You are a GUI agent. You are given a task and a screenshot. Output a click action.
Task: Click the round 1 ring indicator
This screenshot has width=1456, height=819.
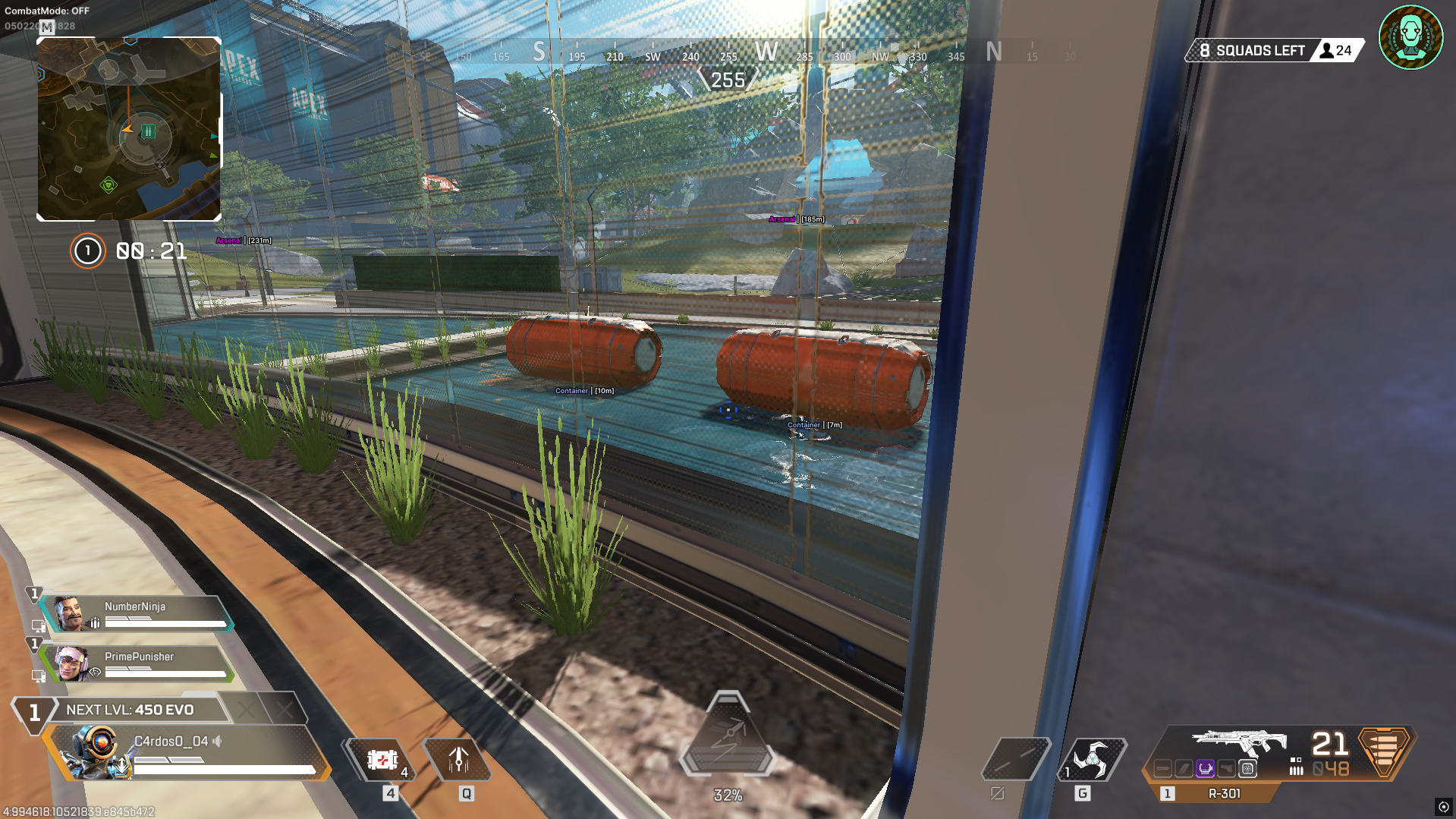point(87,250)
